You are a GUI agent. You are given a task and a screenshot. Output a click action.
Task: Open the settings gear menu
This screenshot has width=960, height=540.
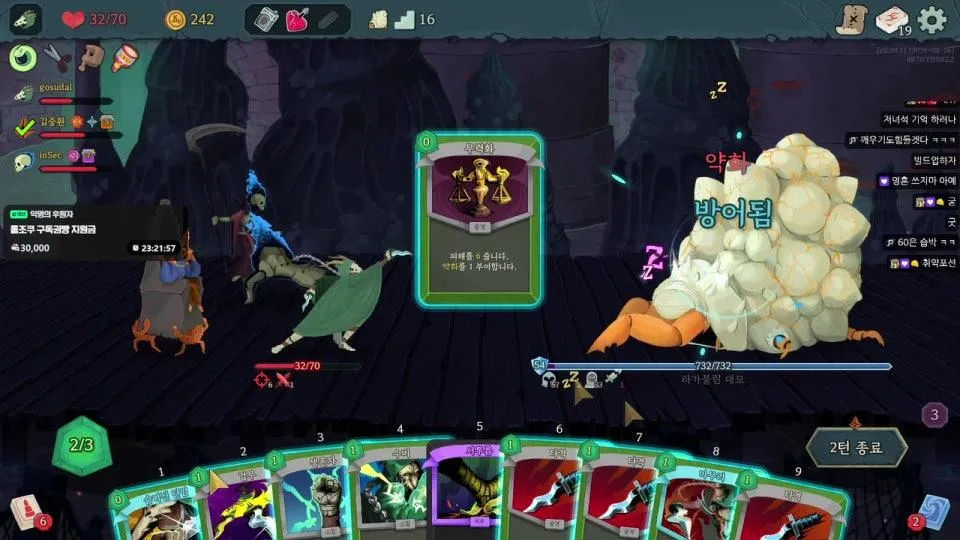932,19
